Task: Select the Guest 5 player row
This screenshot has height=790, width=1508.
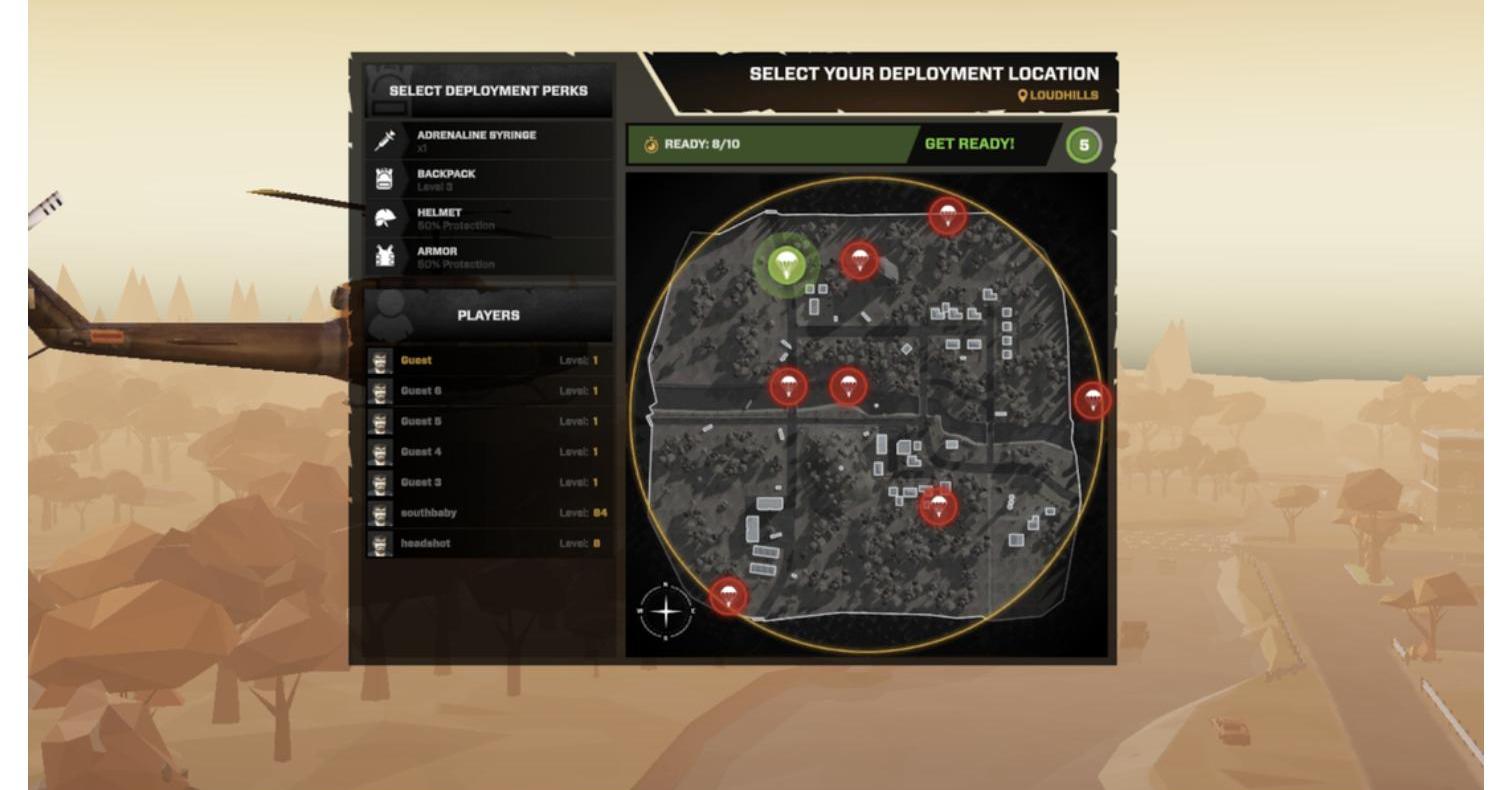Action: (489, 421)
